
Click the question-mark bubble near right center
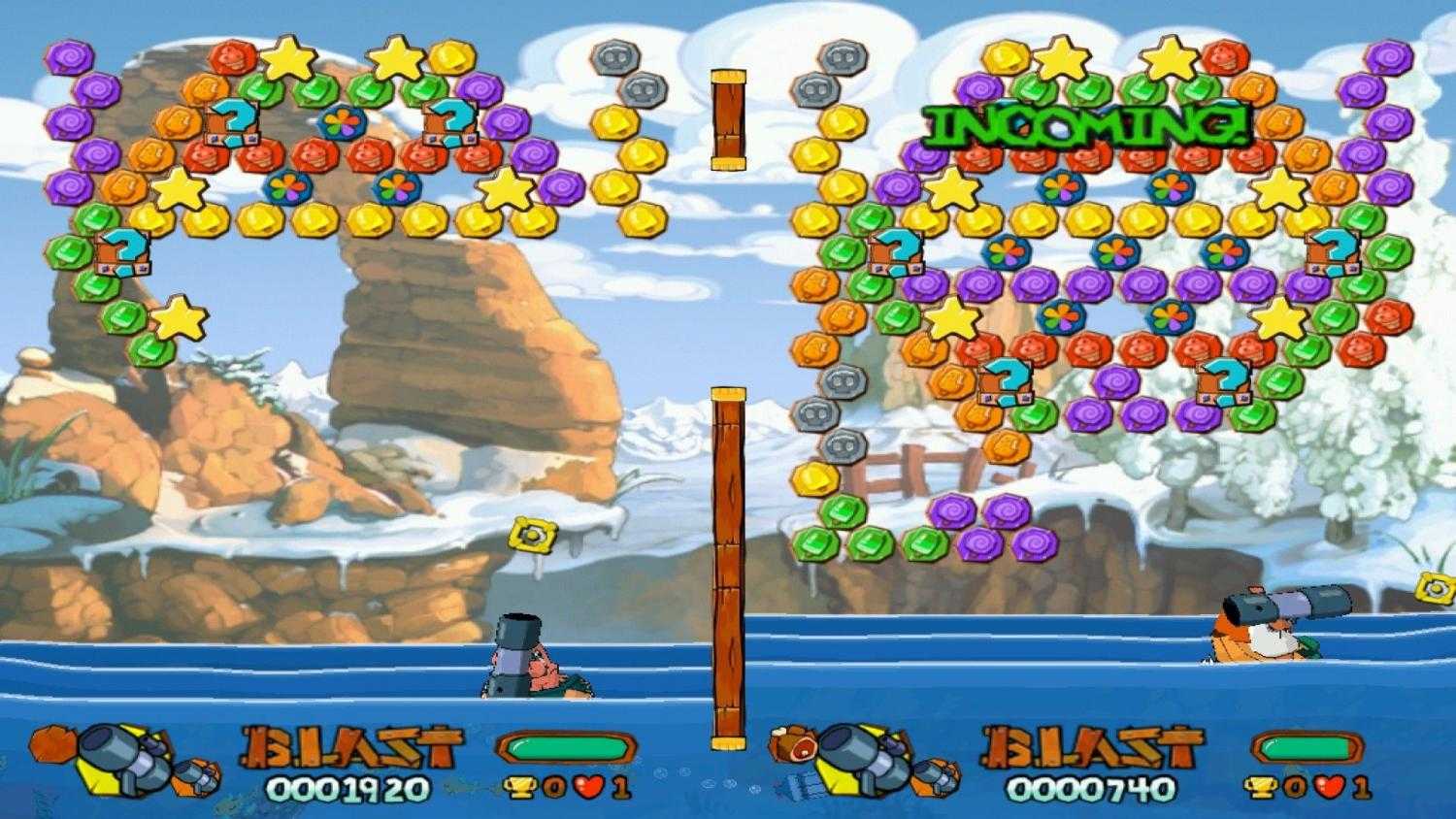(x=1005, y=381)
